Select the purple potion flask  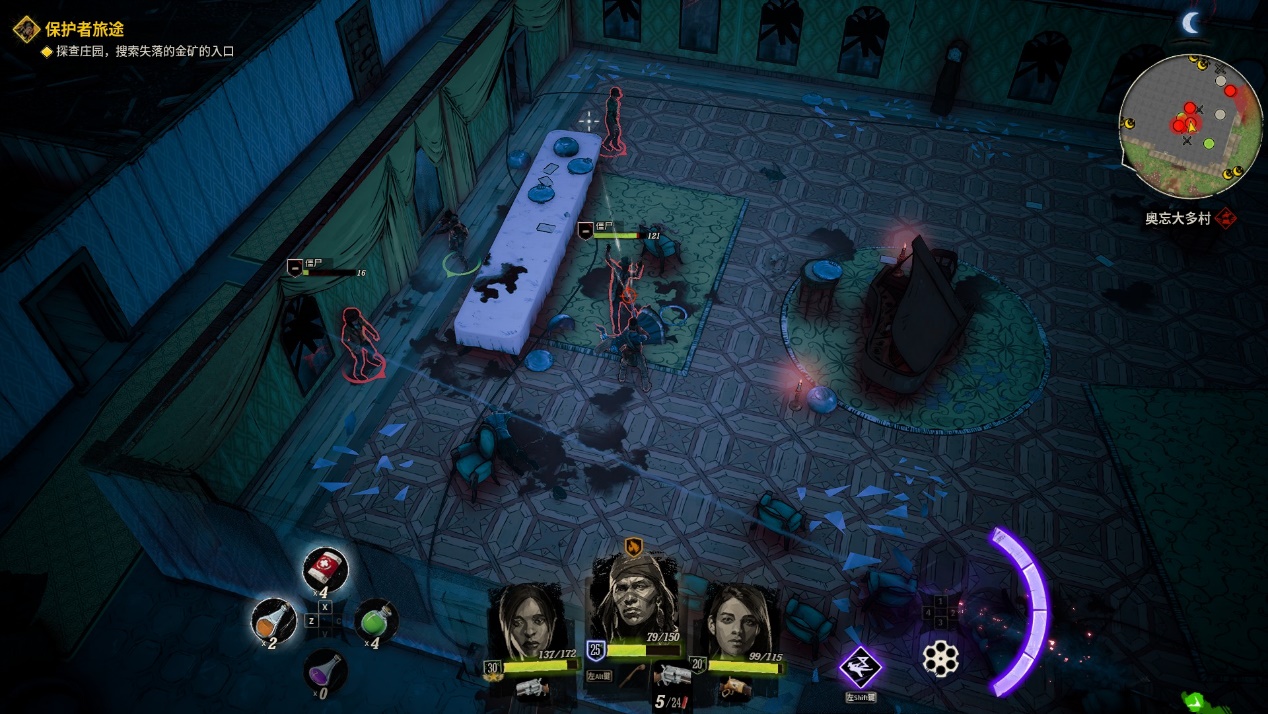coord(325,669)
